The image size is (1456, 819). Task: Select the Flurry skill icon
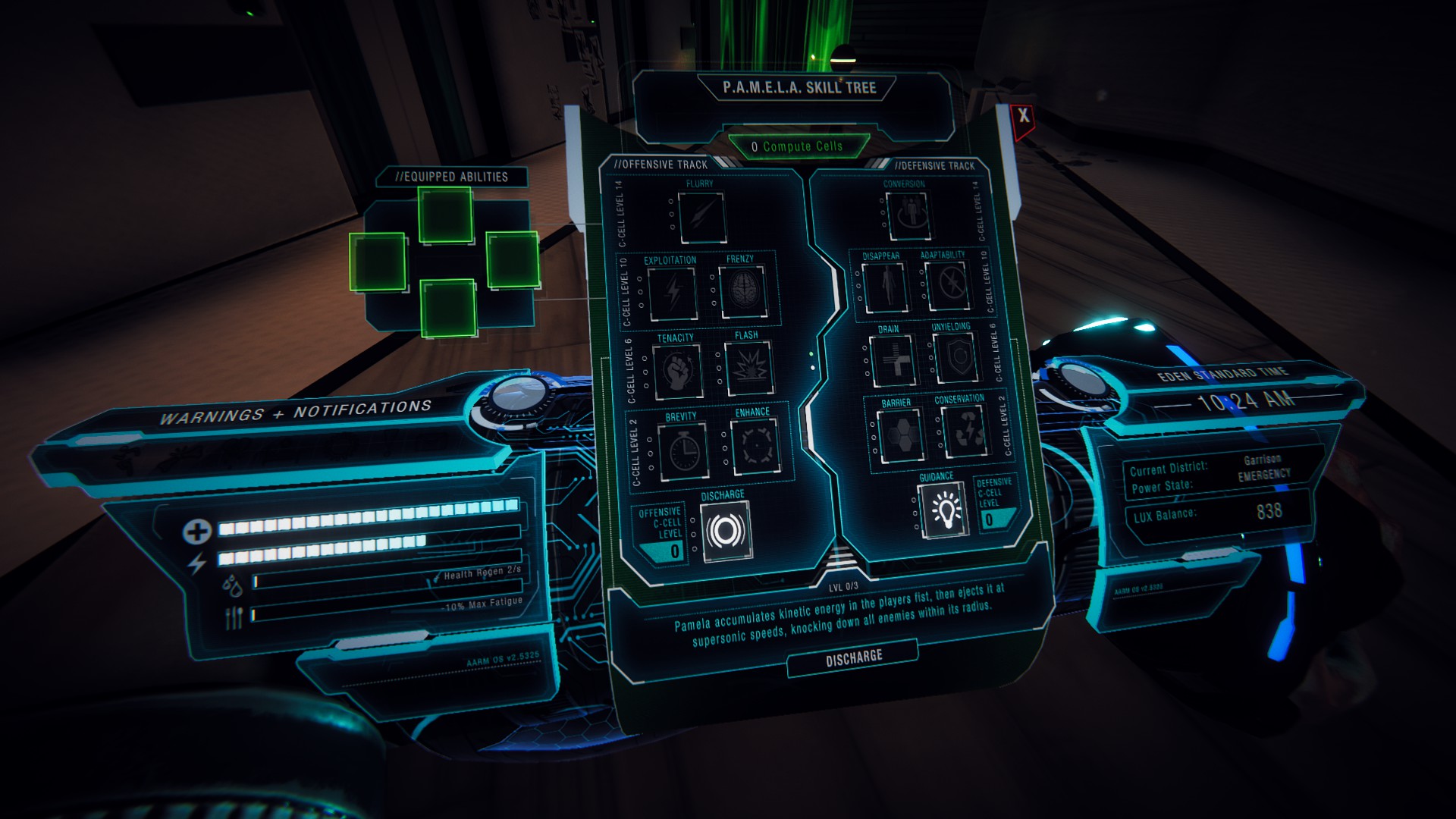(701, 218)
